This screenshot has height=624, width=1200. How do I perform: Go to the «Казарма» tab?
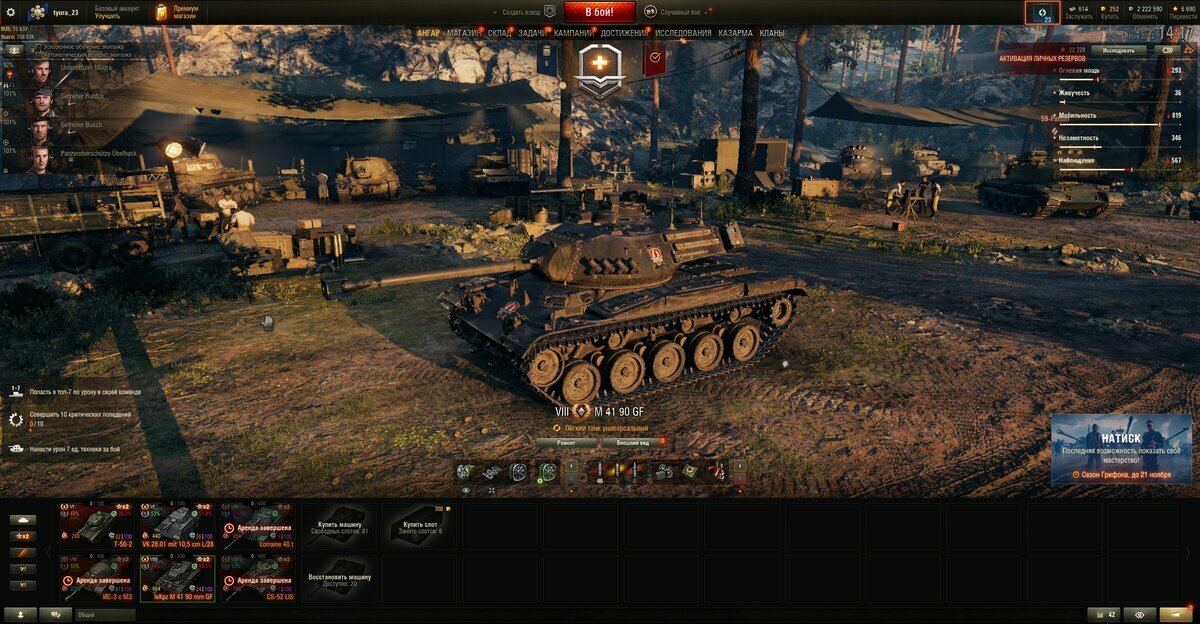[x=735, y=33]
